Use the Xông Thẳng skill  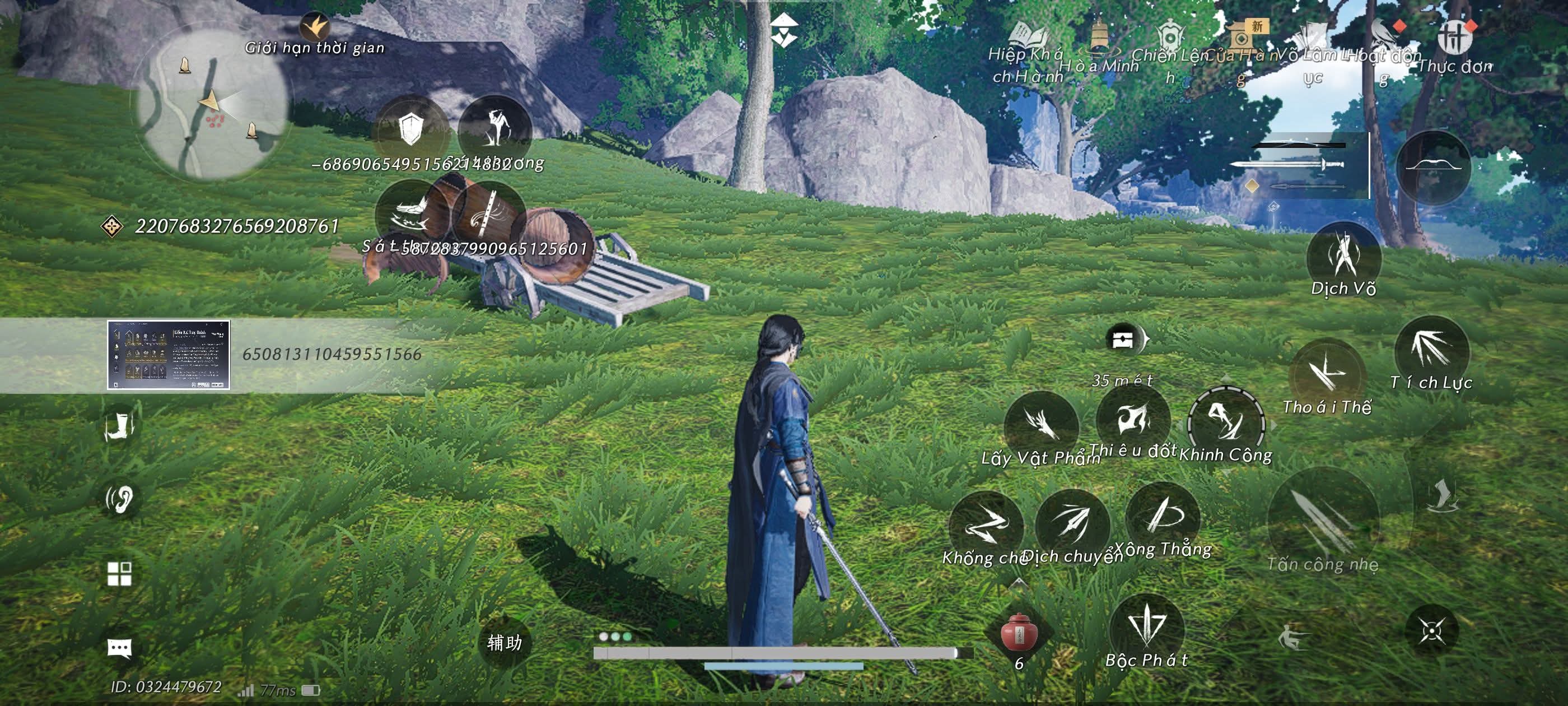click(1163, 517)
